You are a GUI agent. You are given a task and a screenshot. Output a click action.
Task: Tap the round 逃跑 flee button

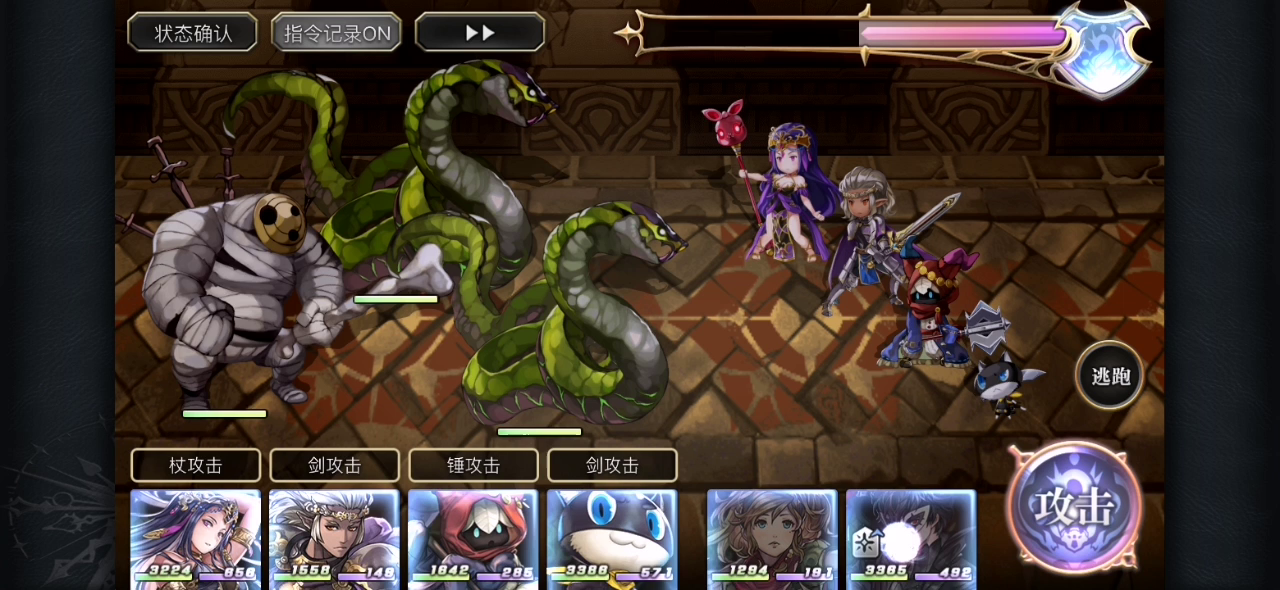[x=1110, y=376]
